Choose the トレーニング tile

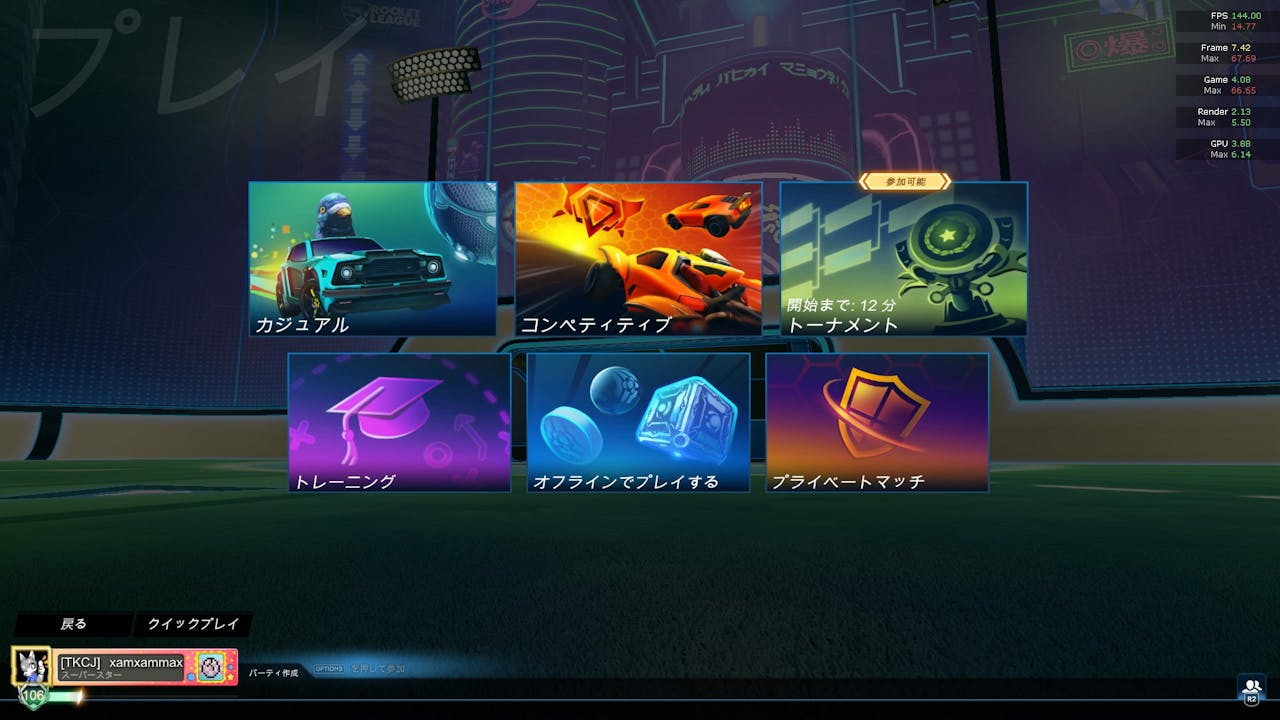399,422
